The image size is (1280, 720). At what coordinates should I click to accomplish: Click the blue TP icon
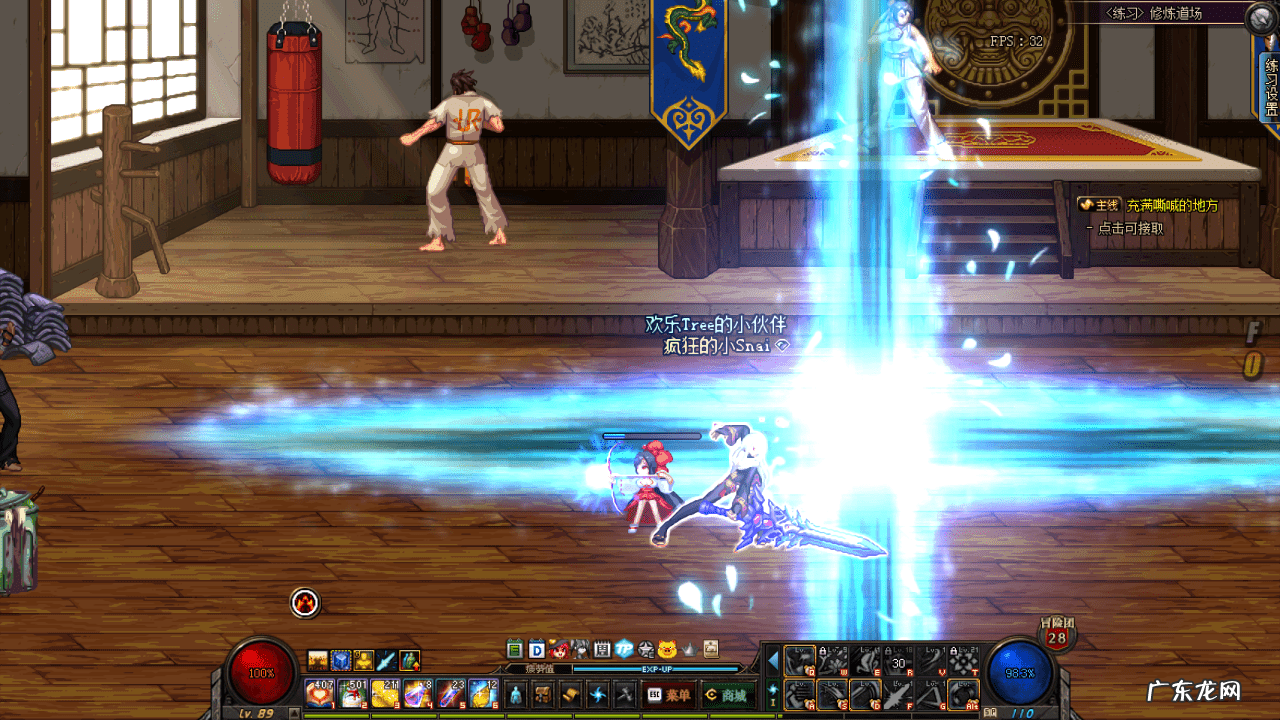624,648
